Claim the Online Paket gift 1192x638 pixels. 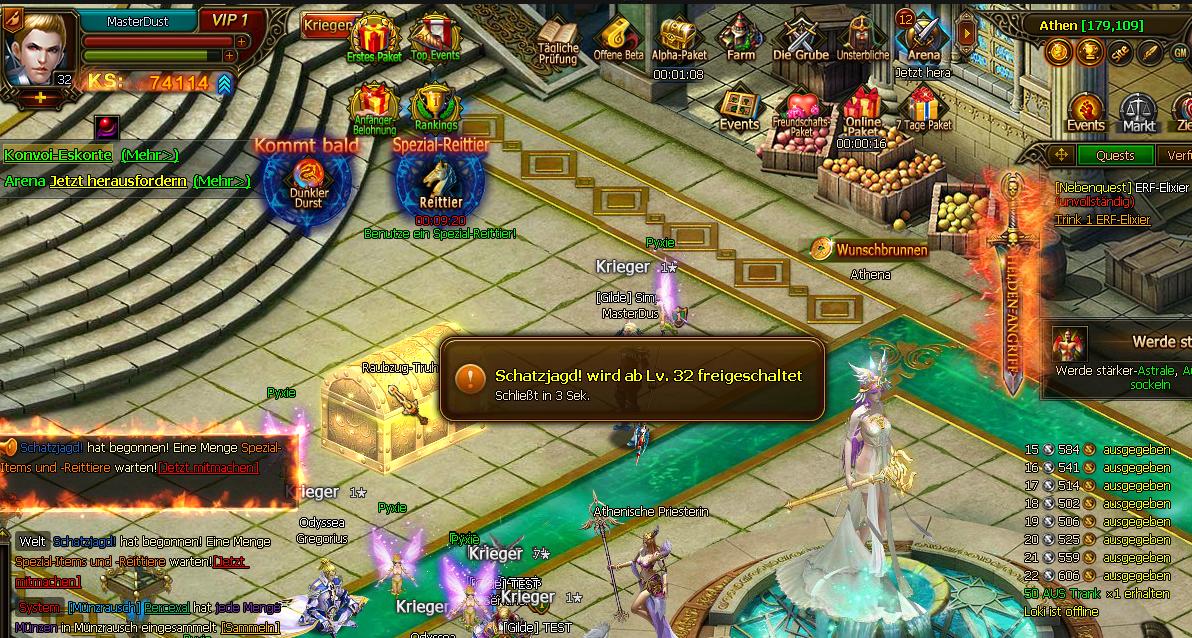tap(862, 106)
